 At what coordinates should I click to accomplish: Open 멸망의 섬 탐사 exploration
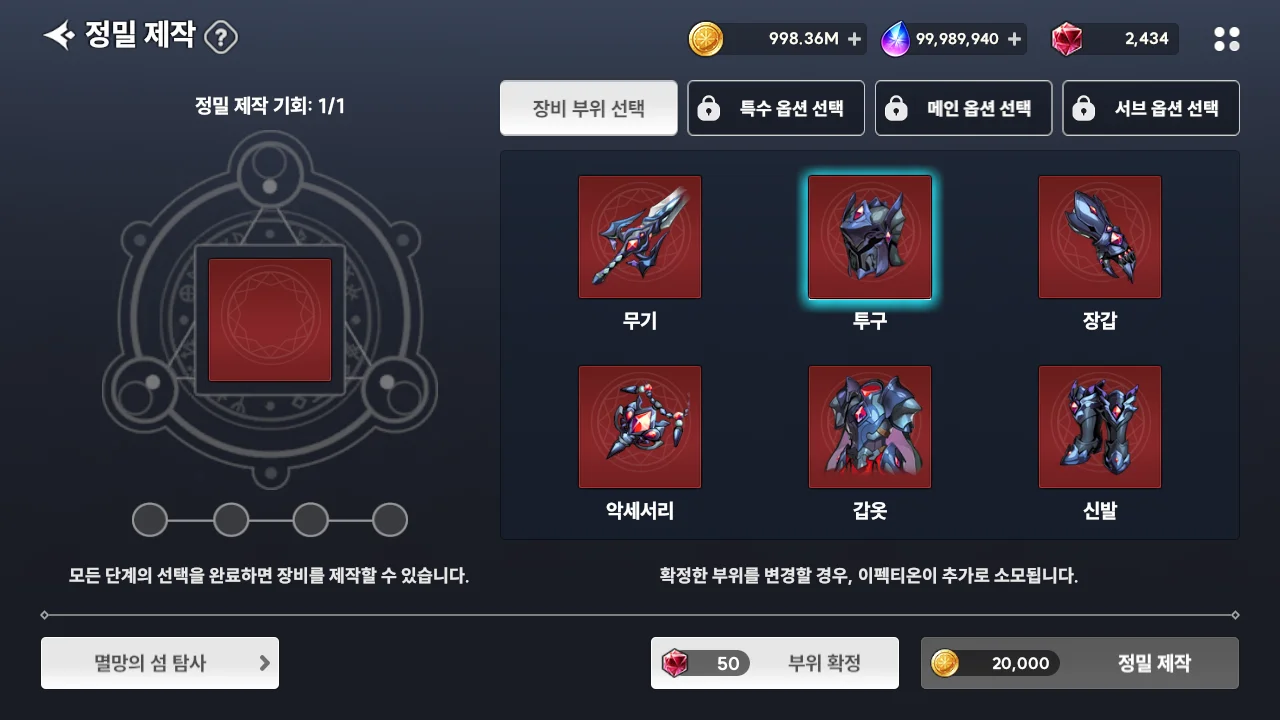coord(160,663)
